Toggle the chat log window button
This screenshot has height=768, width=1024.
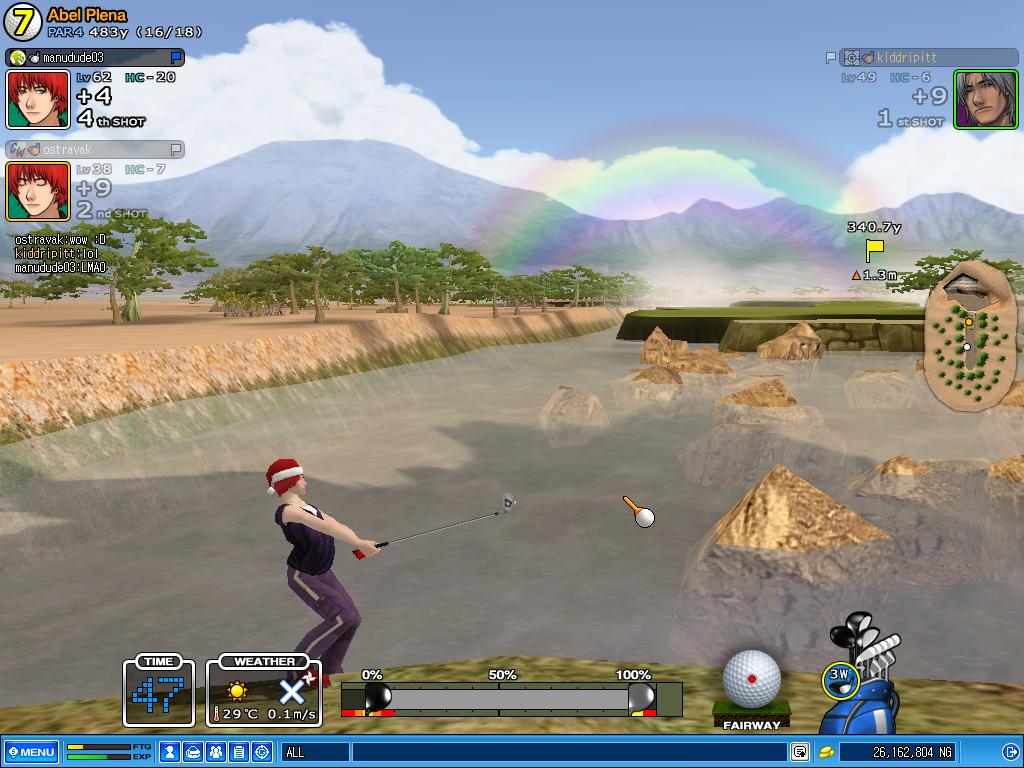pyautogui.click(x=800, y=752)
